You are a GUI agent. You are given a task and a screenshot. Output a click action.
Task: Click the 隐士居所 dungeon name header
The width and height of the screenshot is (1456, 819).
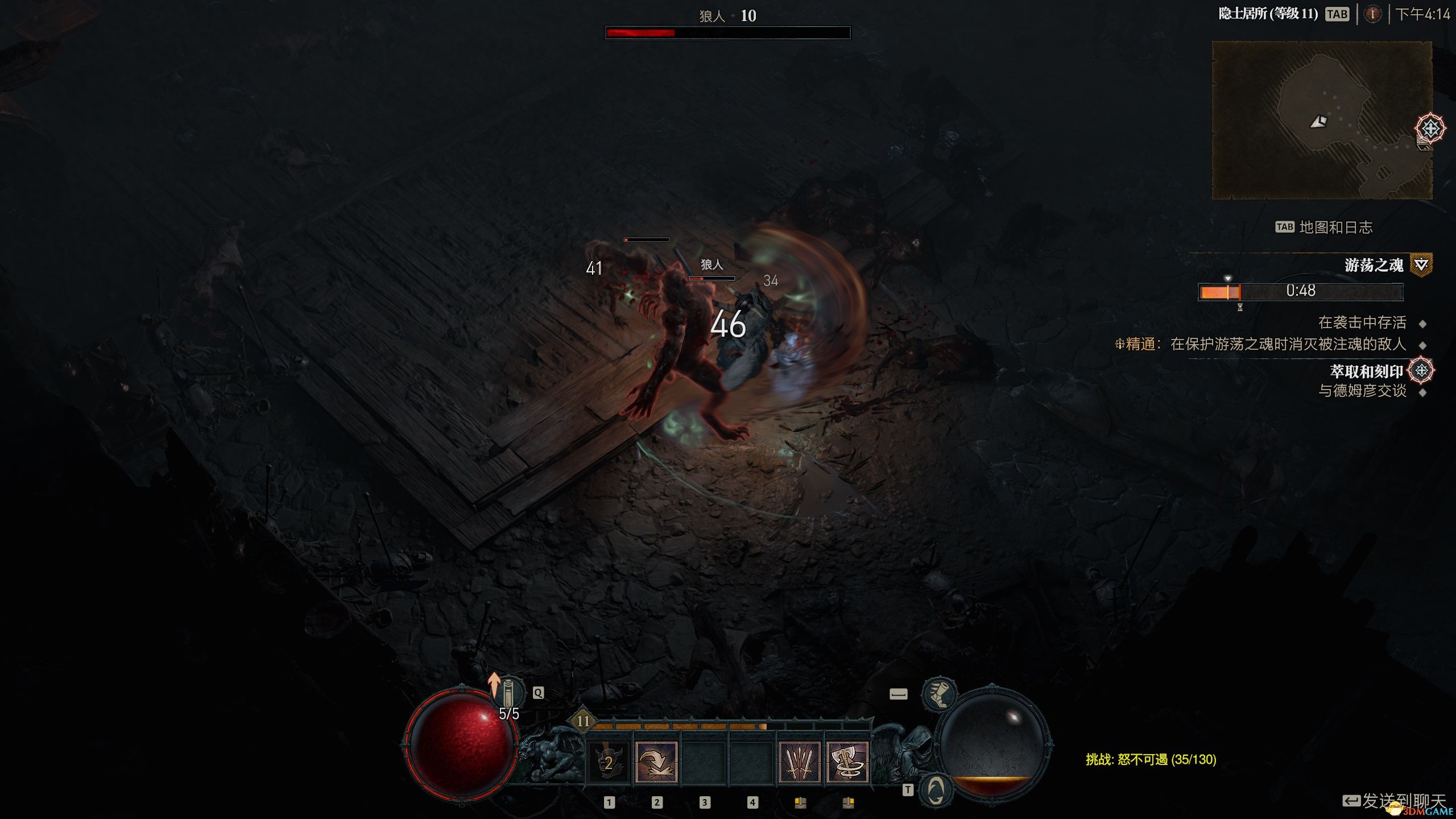1268,14
